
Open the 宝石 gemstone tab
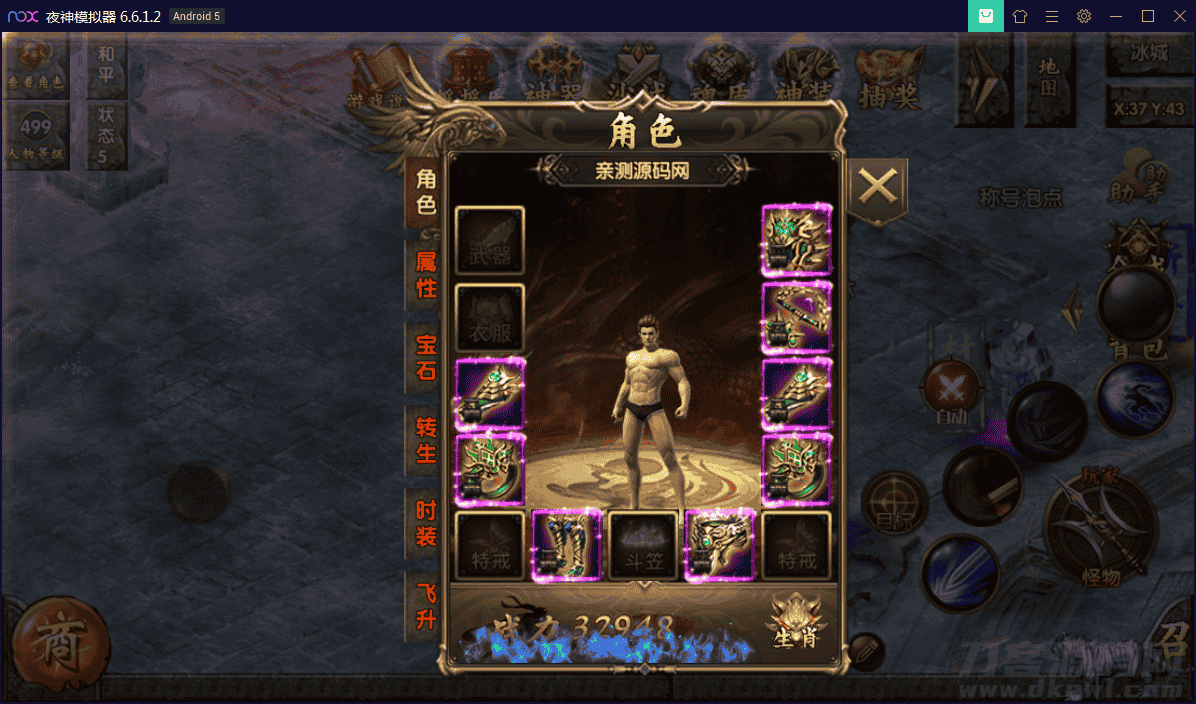click(426, 357)
